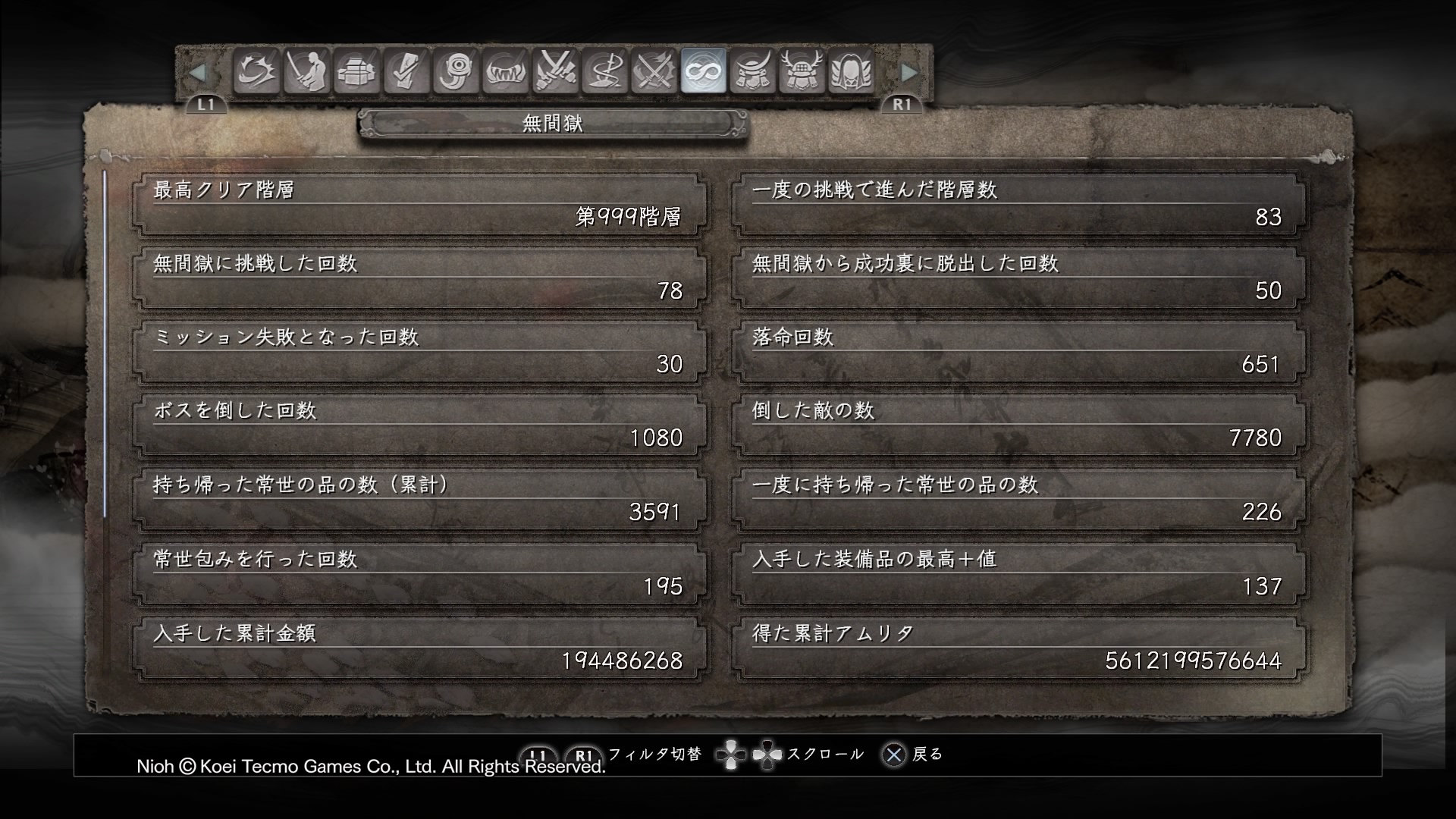Select the infinity symbol Abyss tab
The height and width of the screenshot is (819, 1456).
pos(704,72)
